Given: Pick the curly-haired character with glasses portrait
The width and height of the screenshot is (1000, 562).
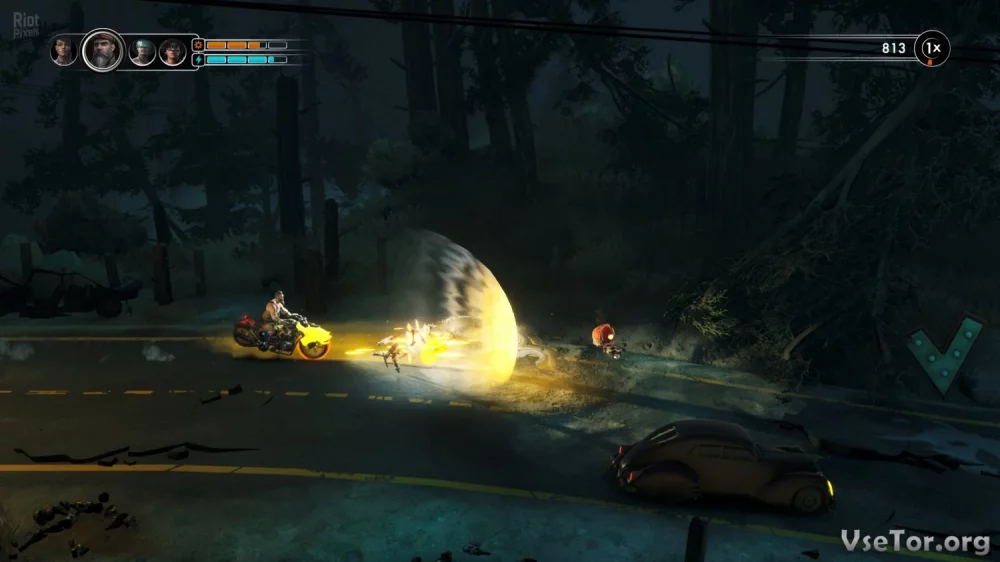Looking at the screenshot, I should pyautogui.click(x=172, y=51).
